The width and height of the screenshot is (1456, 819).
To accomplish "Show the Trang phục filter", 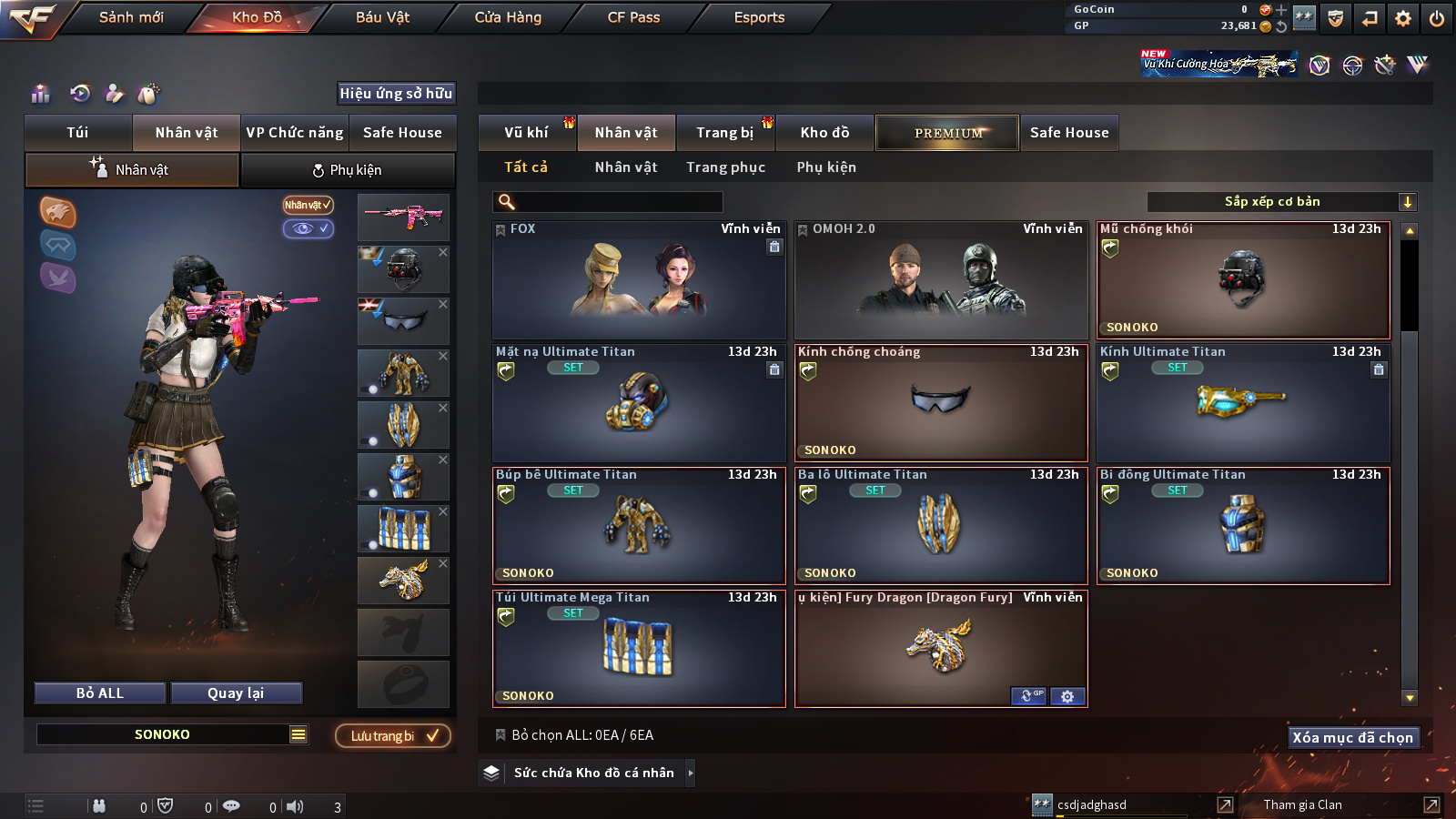I will (x=725, y=167).
